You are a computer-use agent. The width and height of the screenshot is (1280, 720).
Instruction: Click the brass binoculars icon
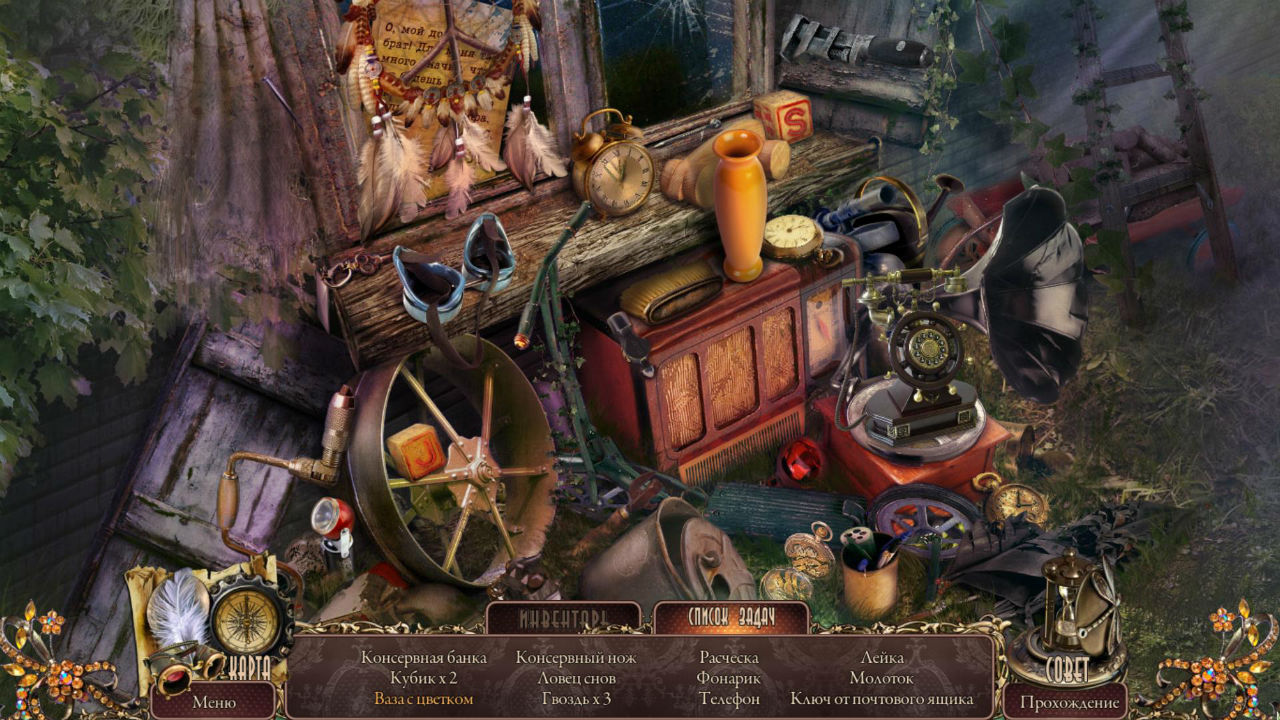pos(177,670)
